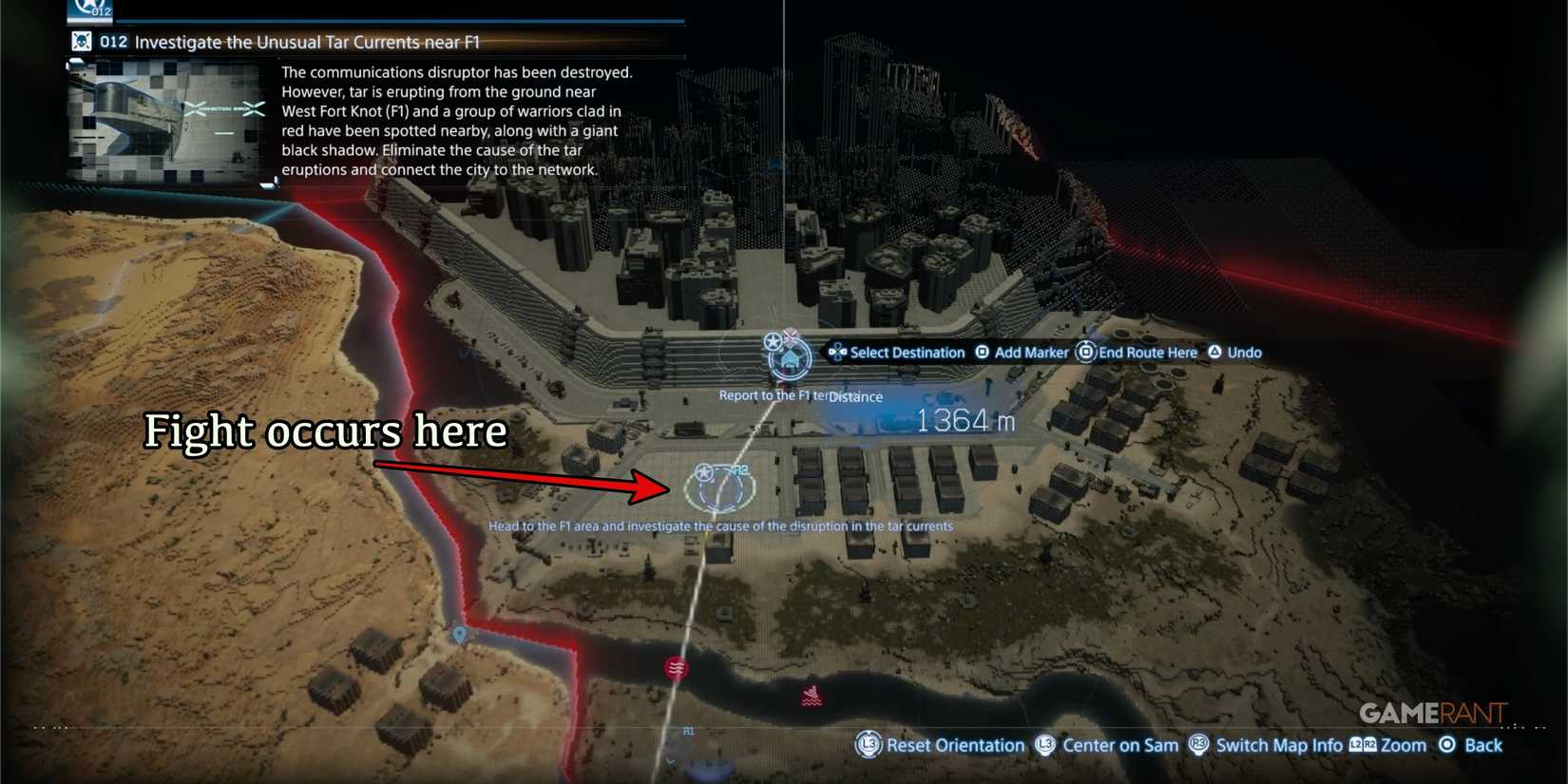The width and height of the screenshot is (1568, 784).
Task: Select the F1 terminal house marker icon
Action: [x=789, y=357]
